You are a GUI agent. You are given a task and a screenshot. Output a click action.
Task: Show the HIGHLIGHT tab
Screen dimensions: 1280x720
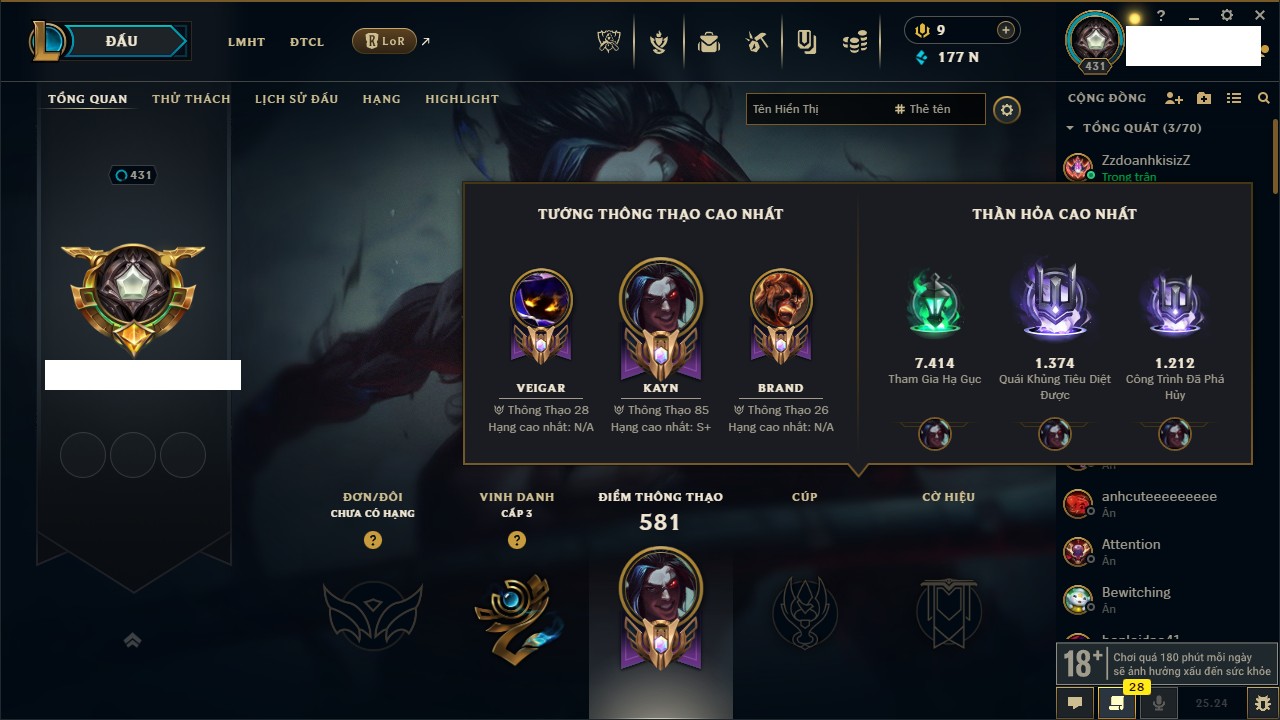point(461,99)
